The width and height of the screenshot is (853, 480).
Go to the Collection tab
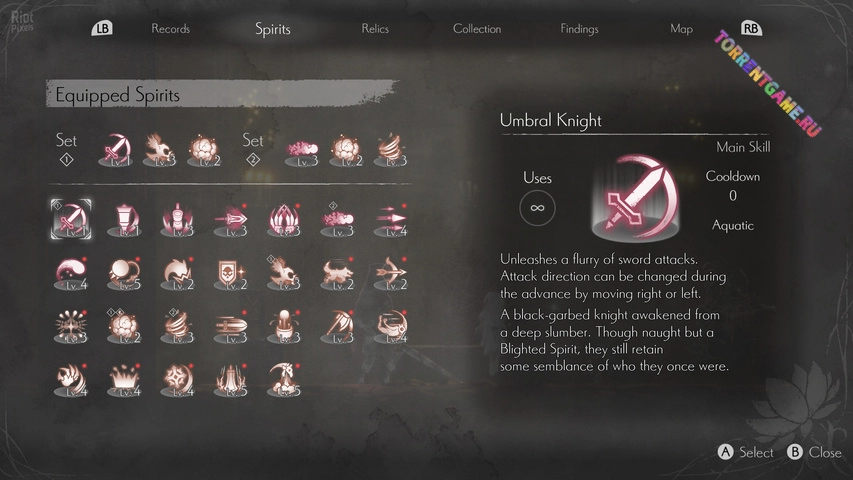click(477, 29)
